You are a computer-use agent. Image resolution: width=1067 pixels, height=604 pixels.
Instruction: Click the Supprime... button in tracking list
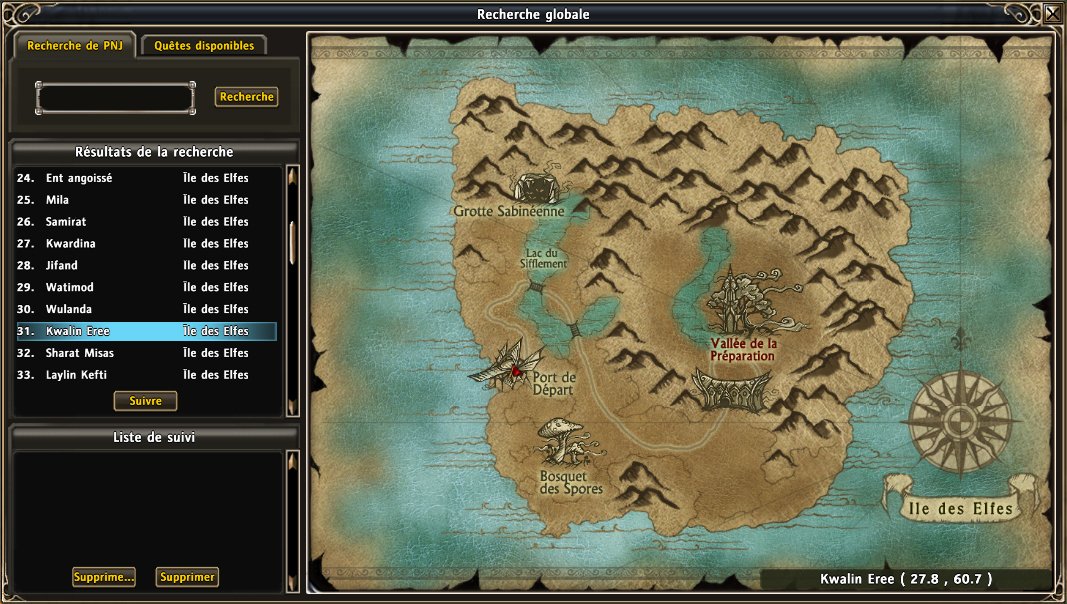[104, 577]
